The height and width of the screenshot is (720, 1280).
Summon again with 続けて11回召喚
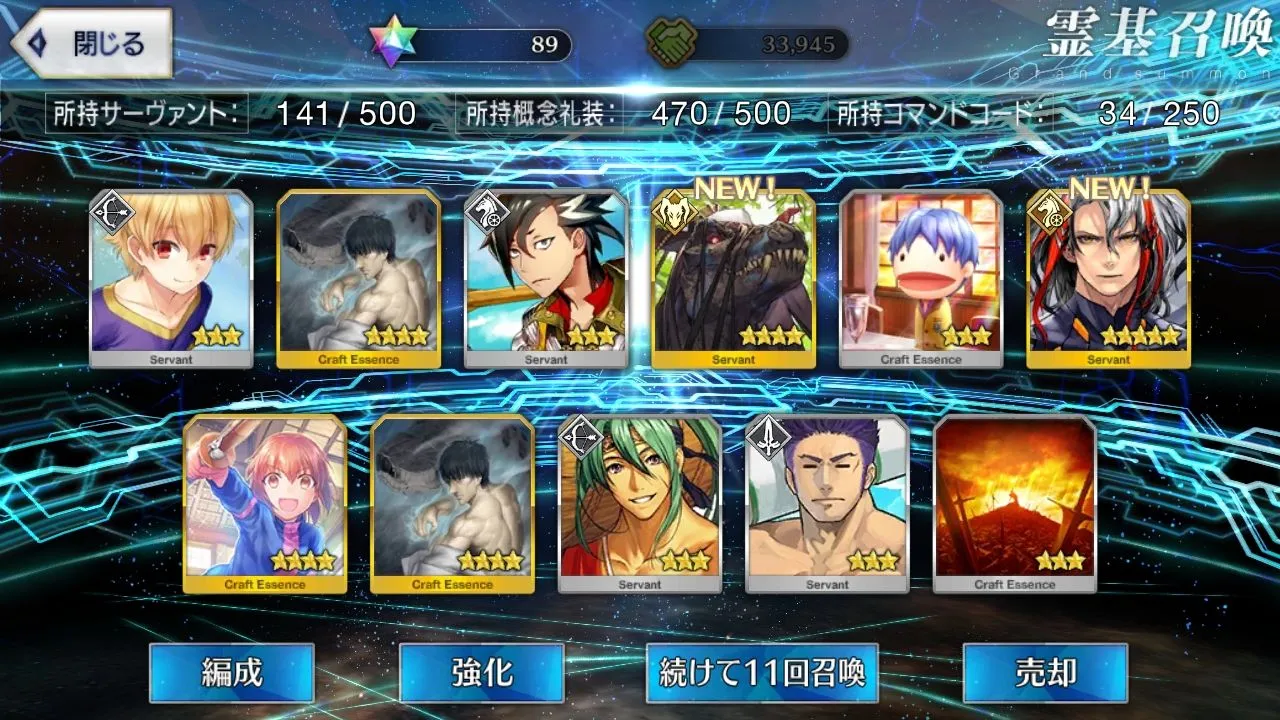[x=762, y=672]
